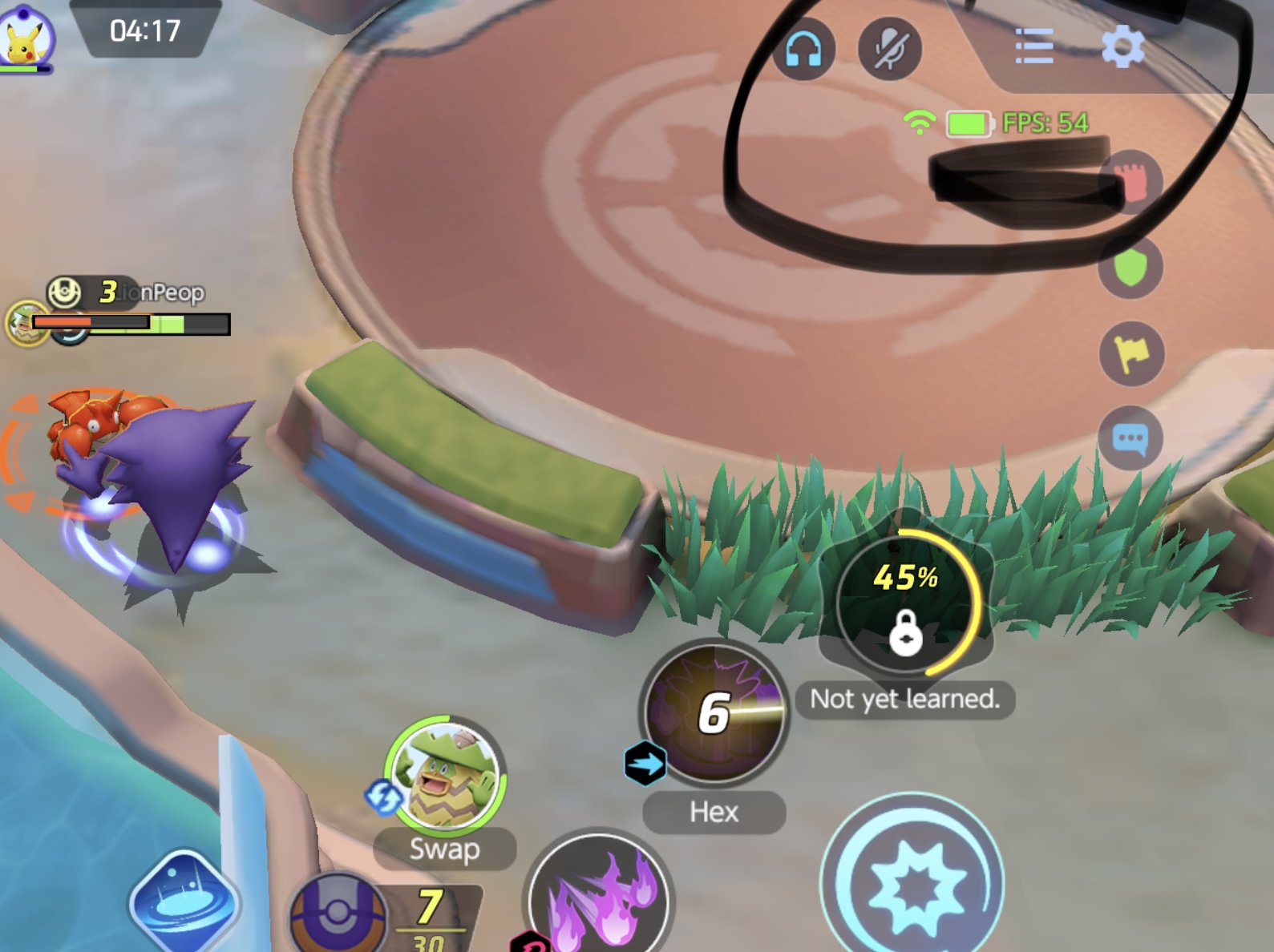The height and width of the screenshot is (952, 1274).
Task: Show the scoreboard list
Action: [x=1034, y=46]
